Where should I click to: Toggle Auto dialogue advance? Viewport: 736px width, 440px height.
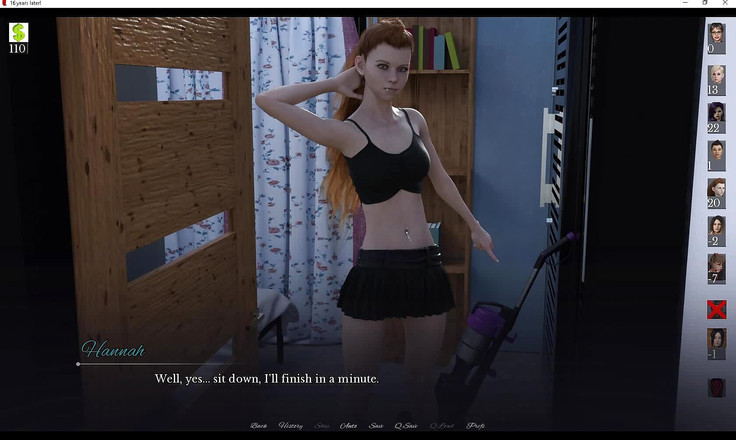(348, 426)
